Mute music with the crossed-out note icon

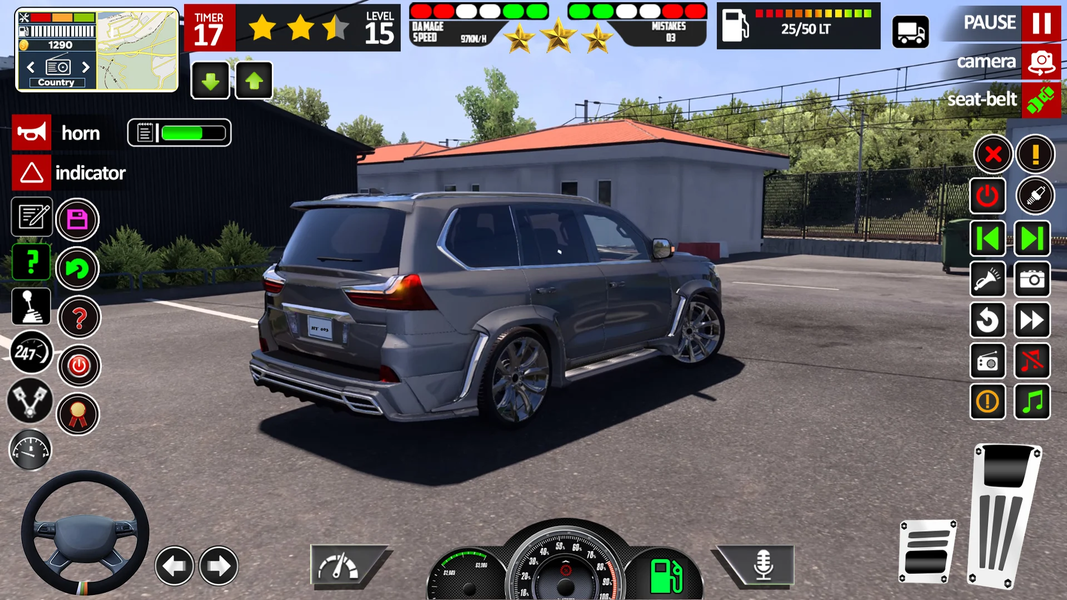(1033, 361)
